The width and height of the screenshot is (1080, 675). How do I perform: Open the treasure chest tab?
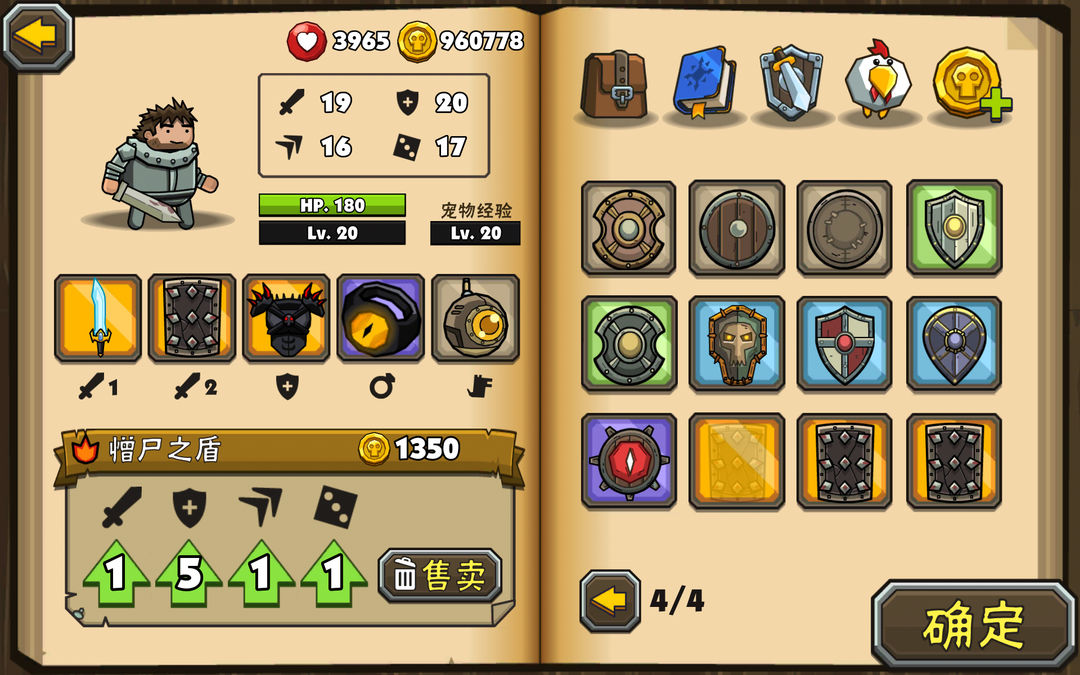614,84
